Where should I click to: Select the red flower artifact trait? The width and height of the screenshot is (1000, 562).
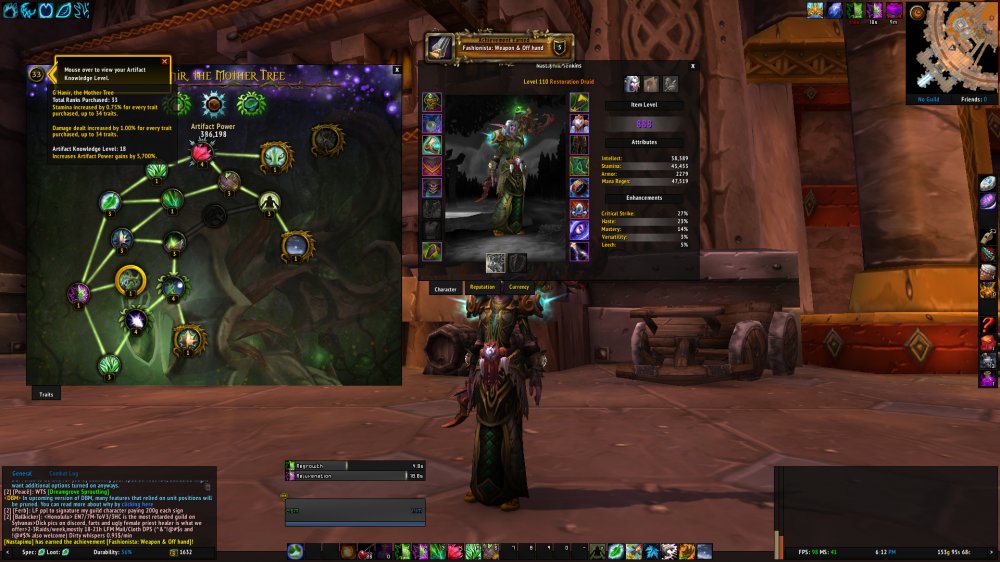pyautogui.click(x=203, y=152)
